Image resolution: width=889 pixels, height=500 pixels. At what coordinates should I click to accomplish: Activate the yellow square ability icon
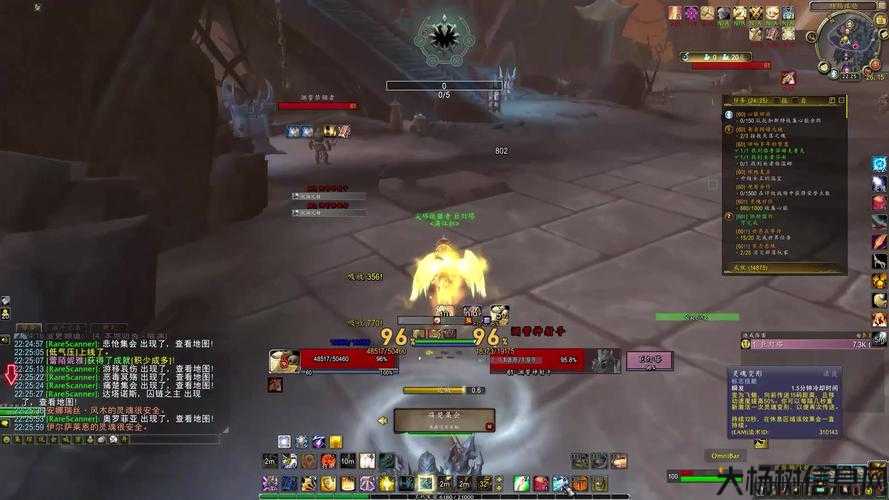[x=336, y=441]
